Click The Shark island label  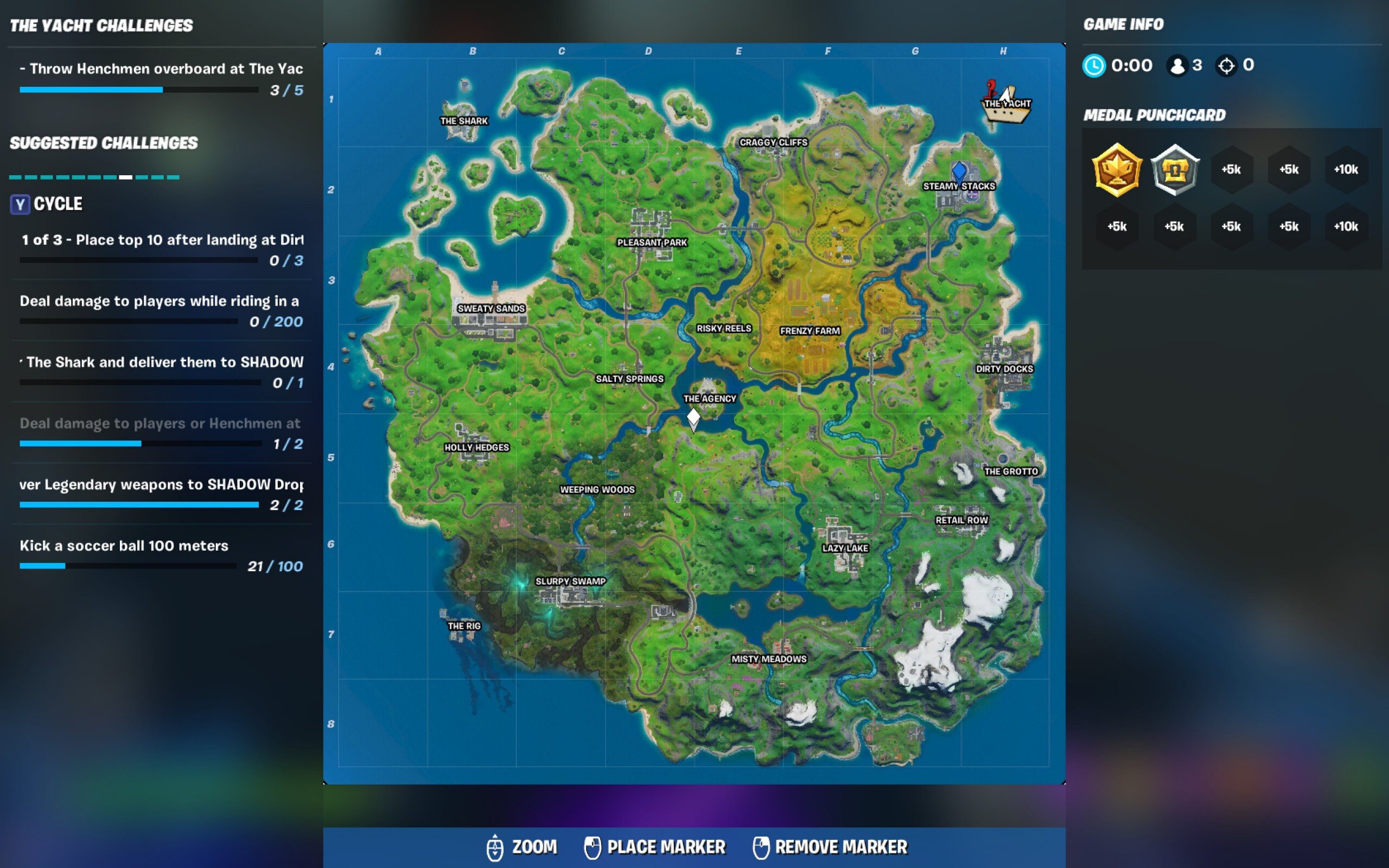[x=464, y=120]
